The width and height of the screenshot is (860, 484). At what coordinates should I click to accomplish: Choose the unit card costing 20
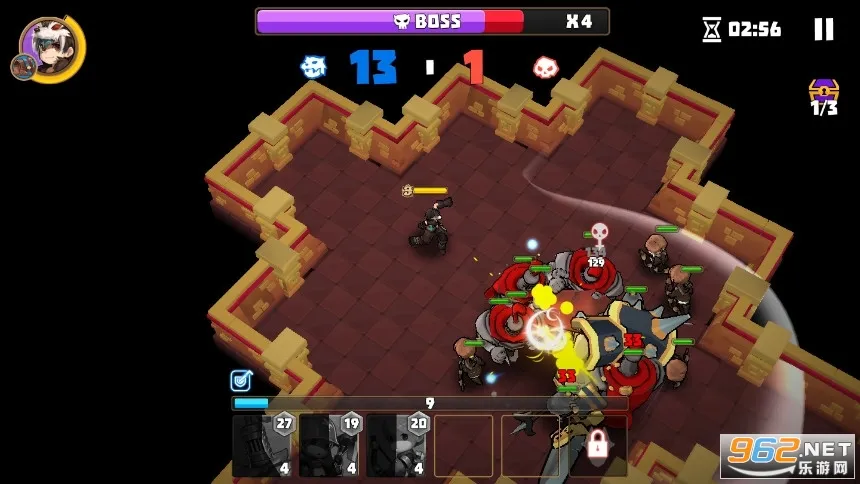396,445
